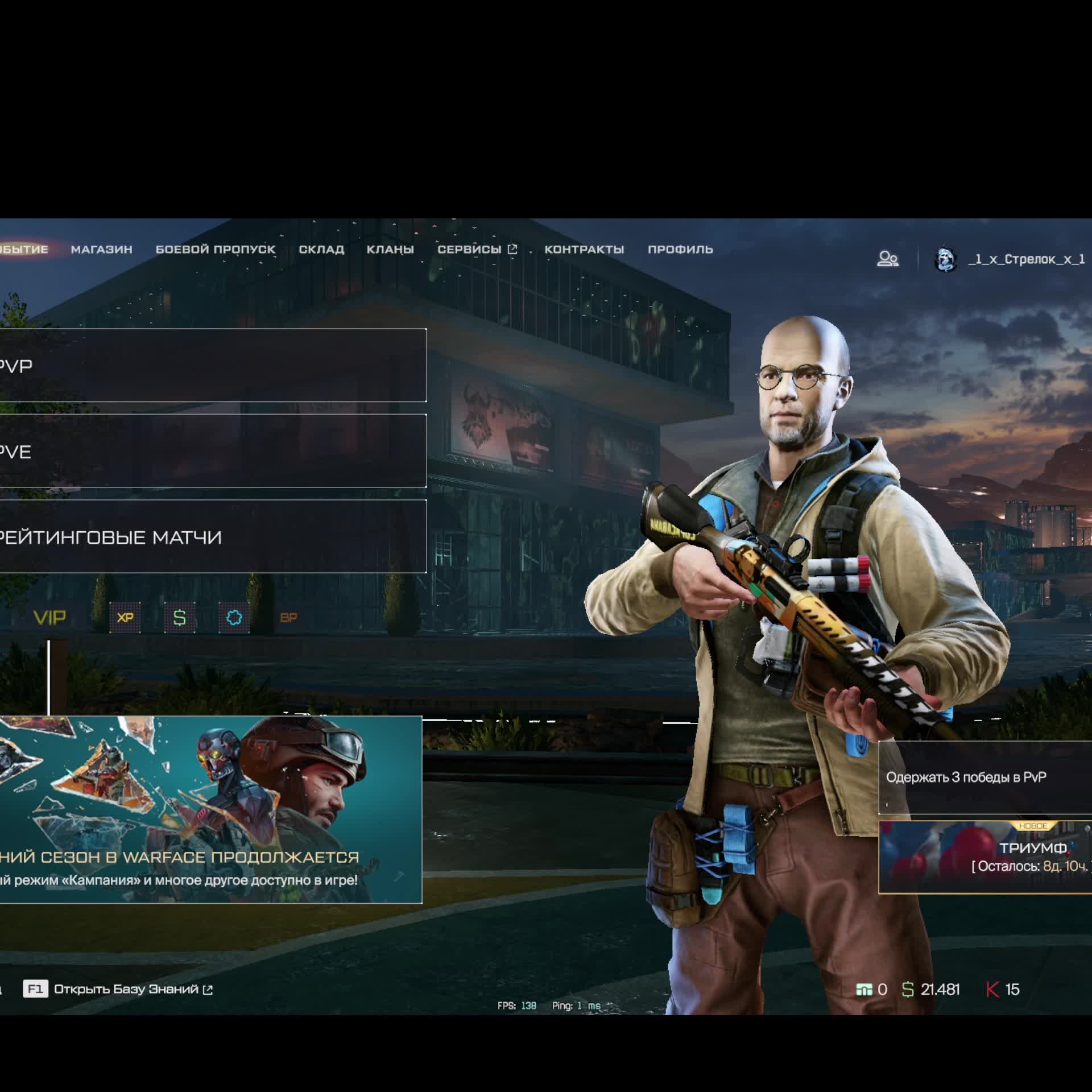Open the Триумф event banner

click(985, 857)
